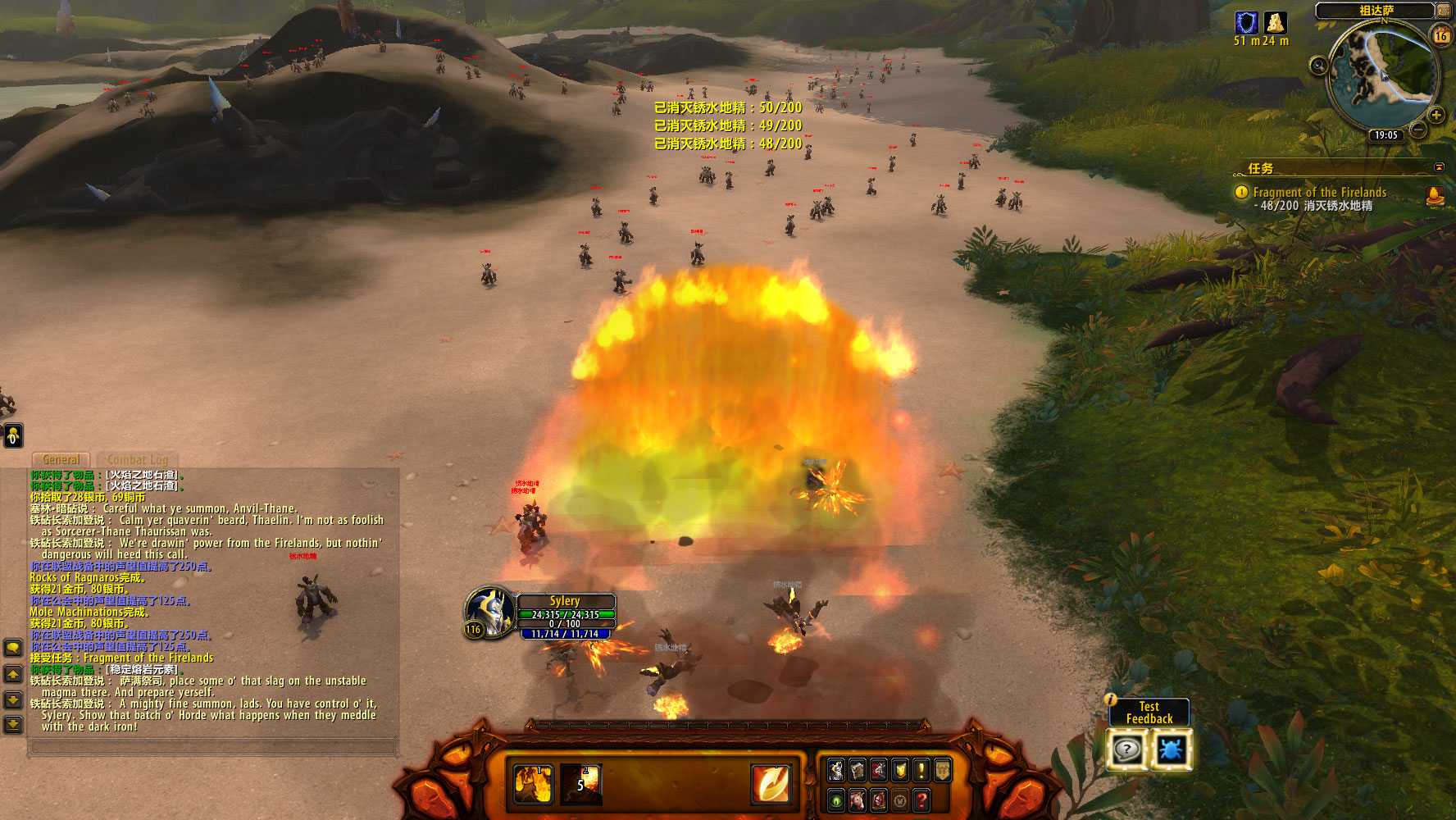The width and height of the screenshot is (1456, 820).
Task: Zoom out on the minimap
Action: coord(1418,130)
